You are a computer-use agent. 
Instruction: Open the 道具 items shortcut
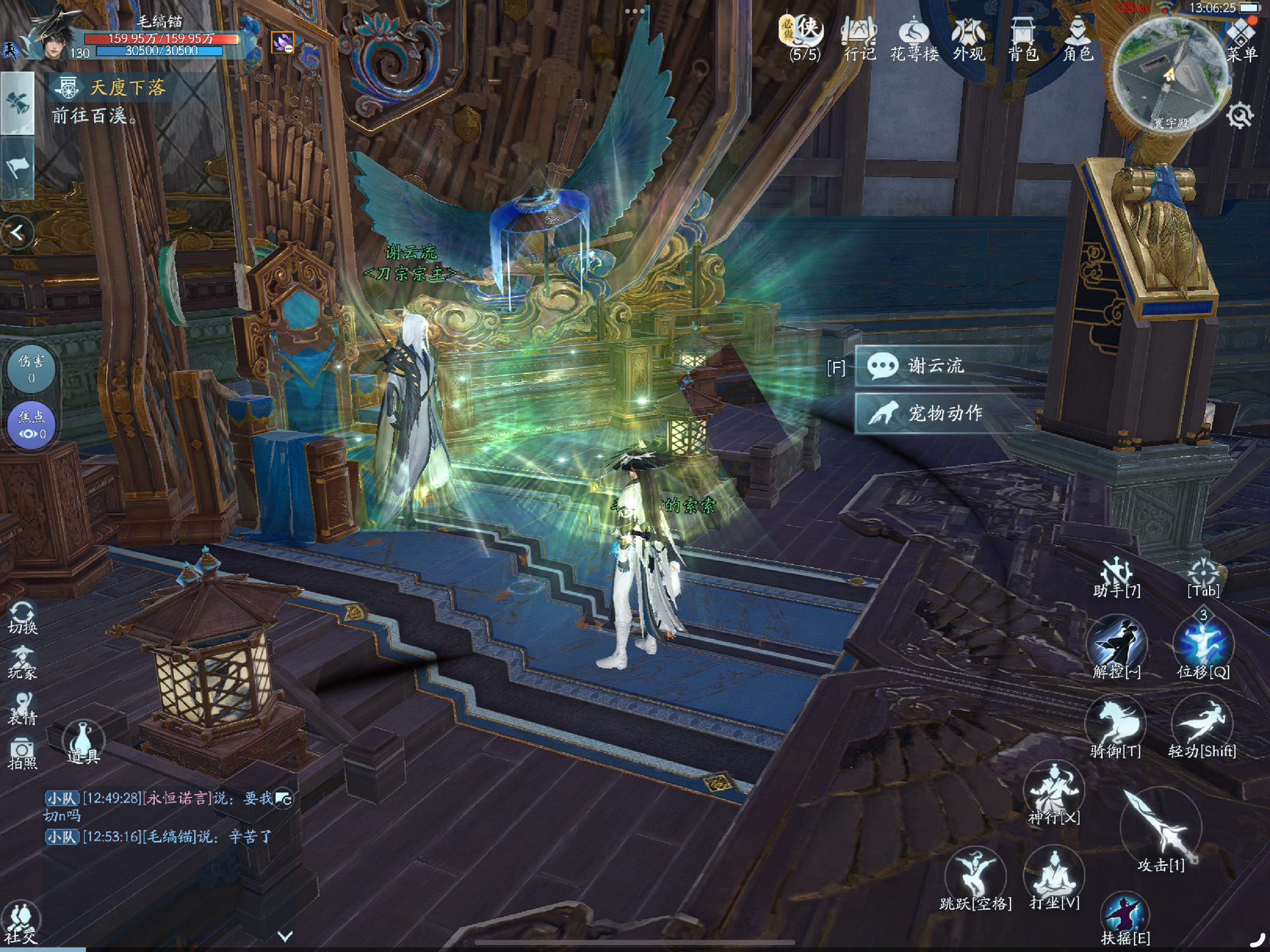[x=82, y=742]
